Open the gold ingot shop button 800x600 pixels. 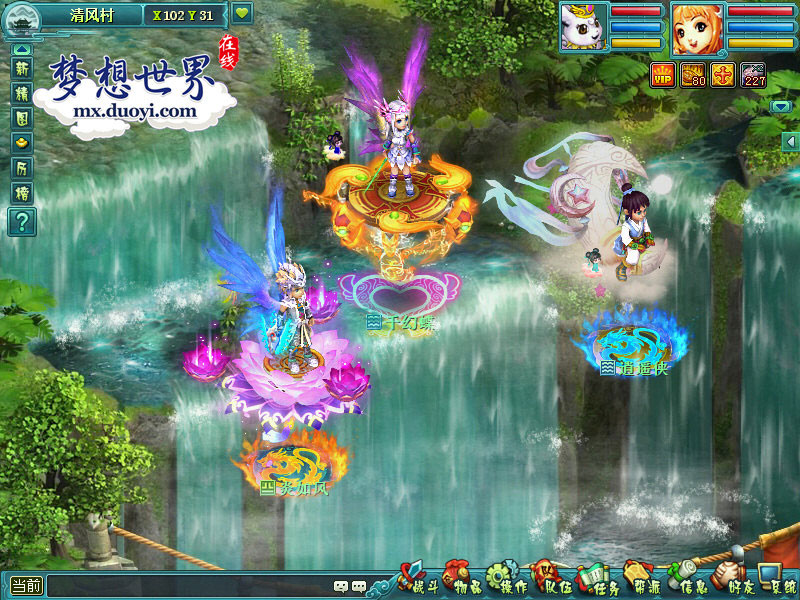22,142
